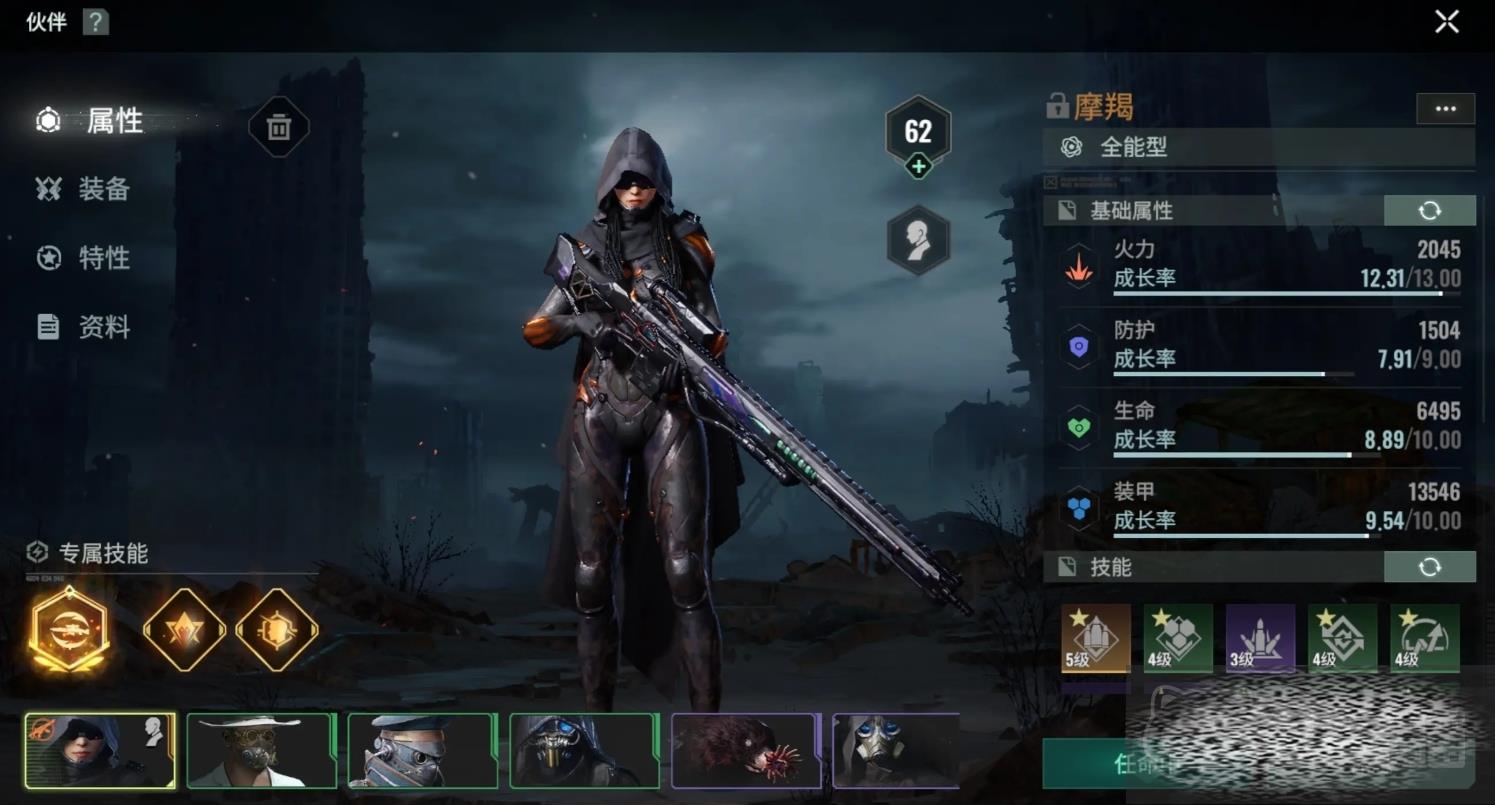Choose the white hat companion portrait
The height and width of the screenshot is (805, 1495).
tap(261, 750)
